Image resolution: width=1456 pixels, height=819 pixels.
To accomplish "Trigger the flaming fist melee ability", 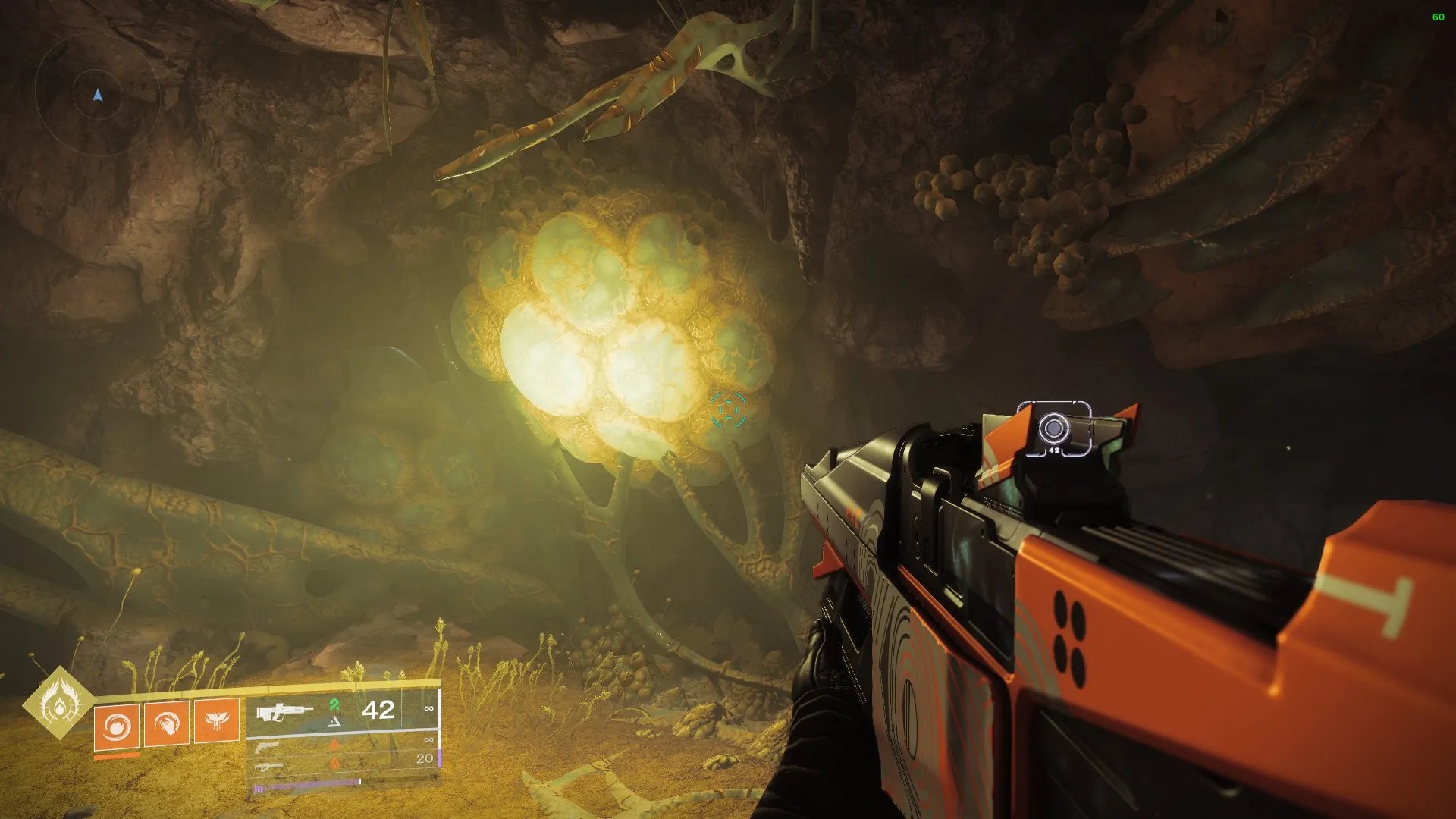I will 167,724.
